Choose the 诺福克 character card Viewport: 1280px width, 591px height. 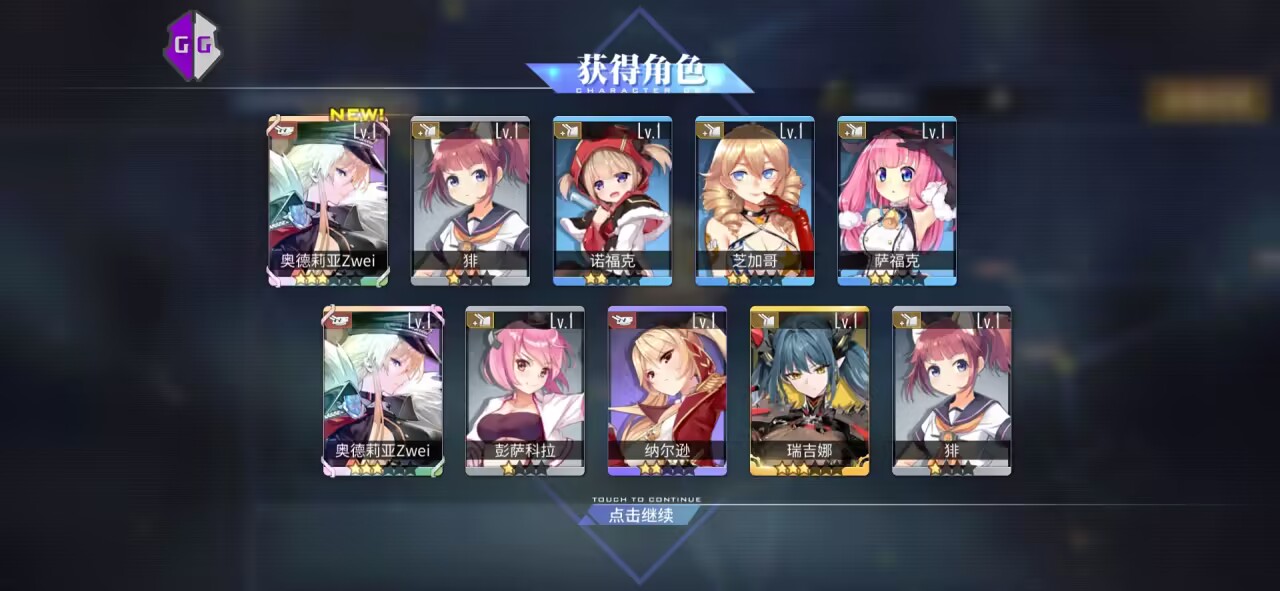point(612,201)
